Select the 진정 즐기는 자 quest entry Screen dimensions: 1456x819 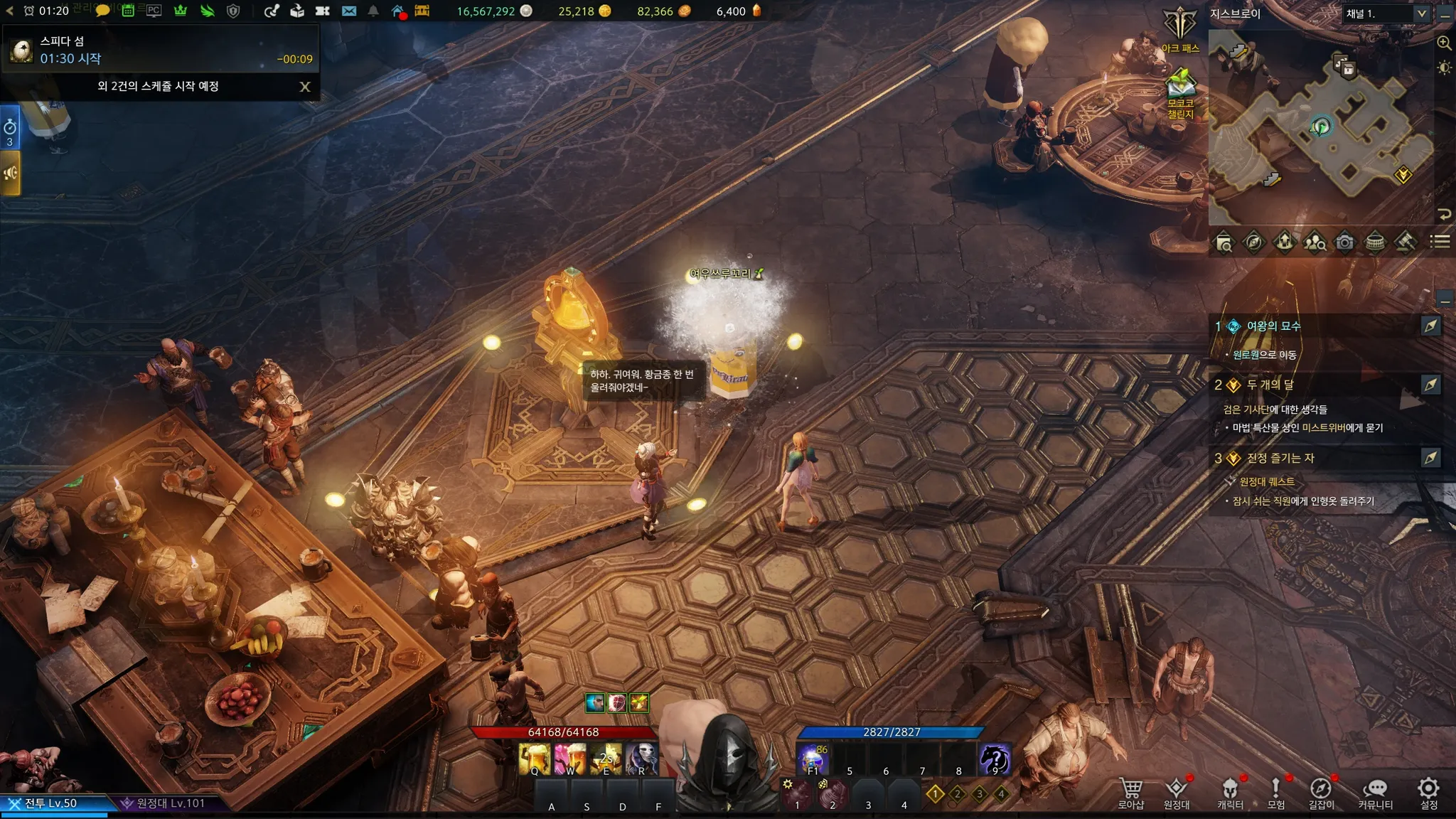1280,459
